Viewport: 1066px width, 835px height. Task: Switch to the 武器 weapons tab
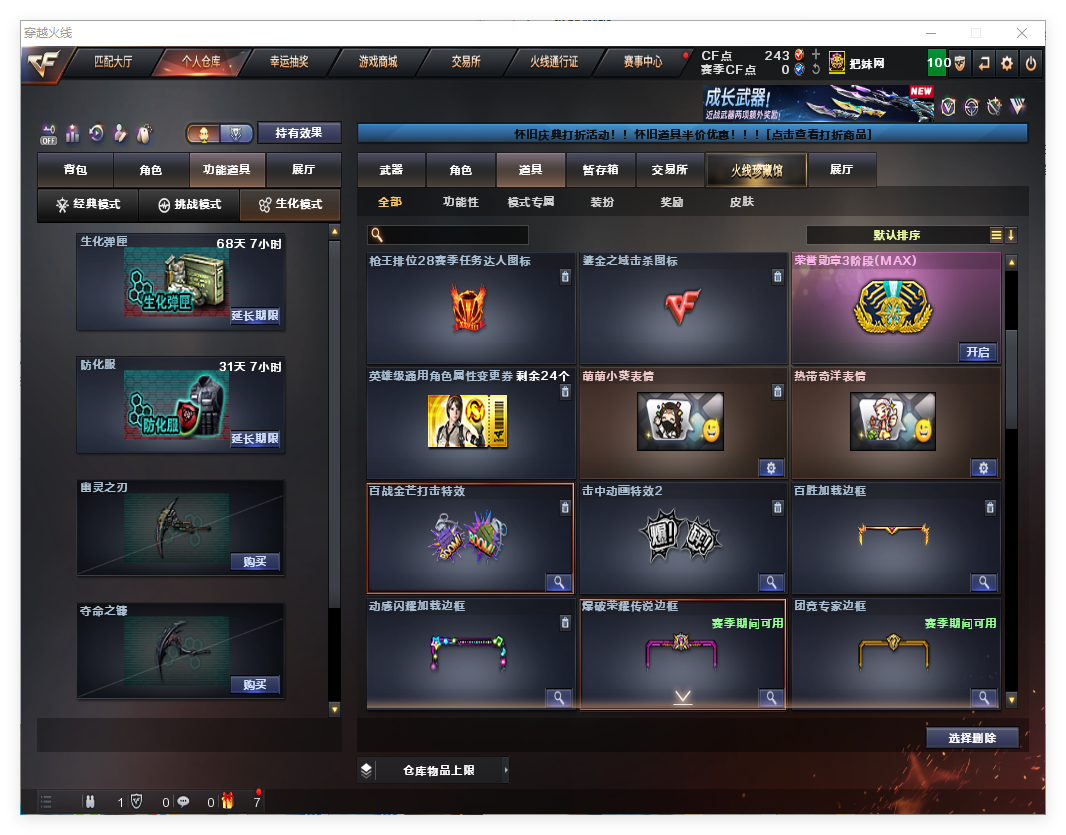[x=391, y=170]
